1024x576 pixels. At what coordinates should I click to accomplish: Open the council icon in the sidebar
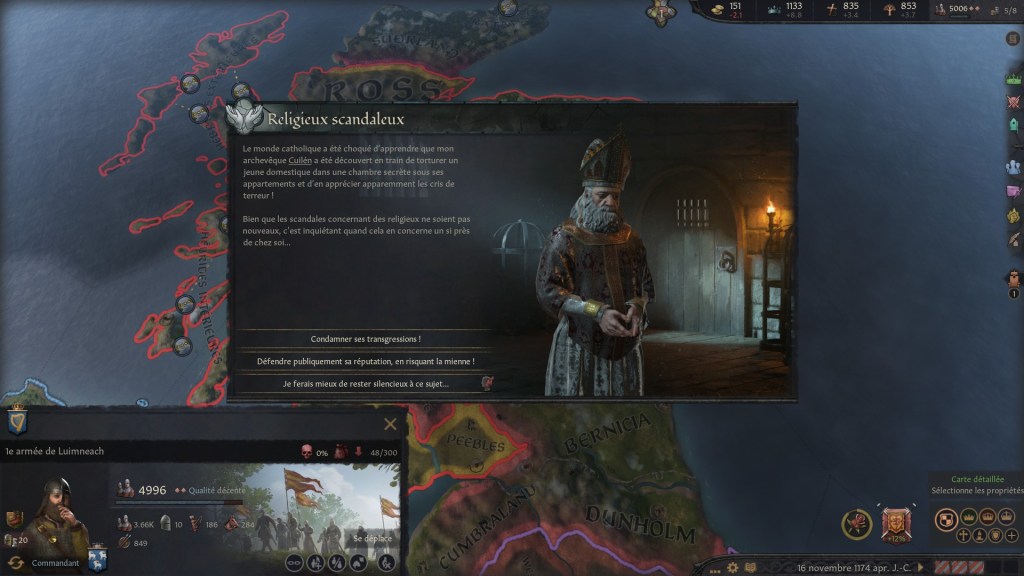pyautogui.click(x=1013, y=167)
